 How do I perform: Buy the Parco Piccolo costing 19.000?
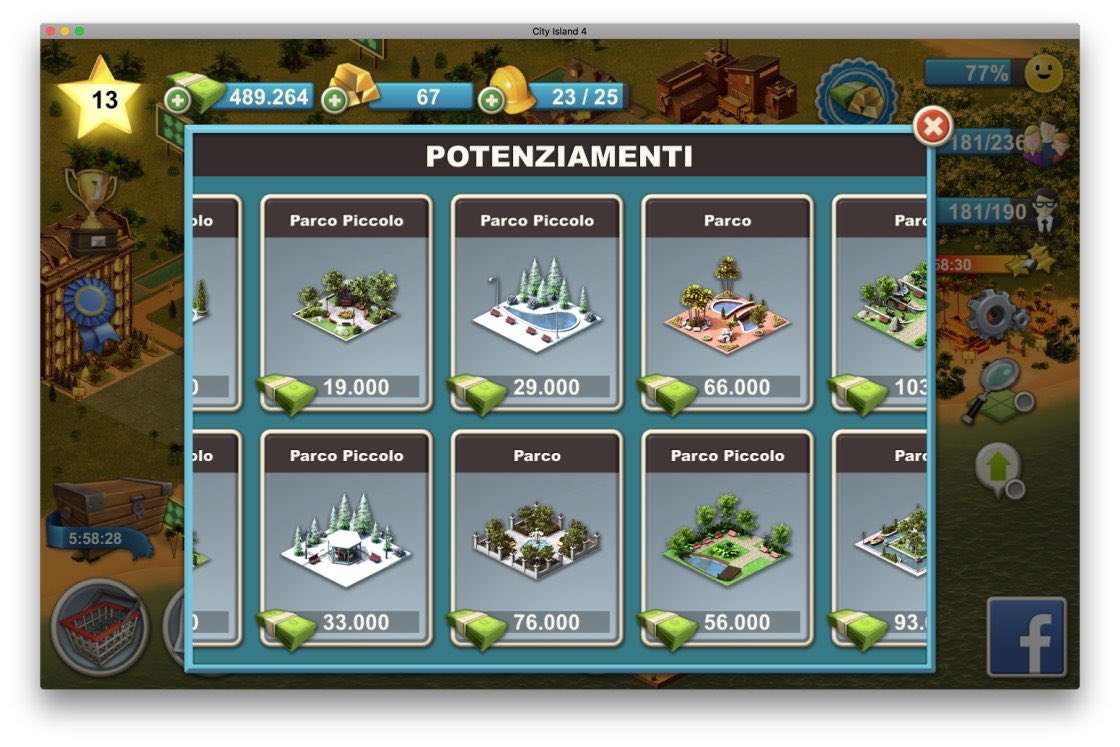click(346, 302)
